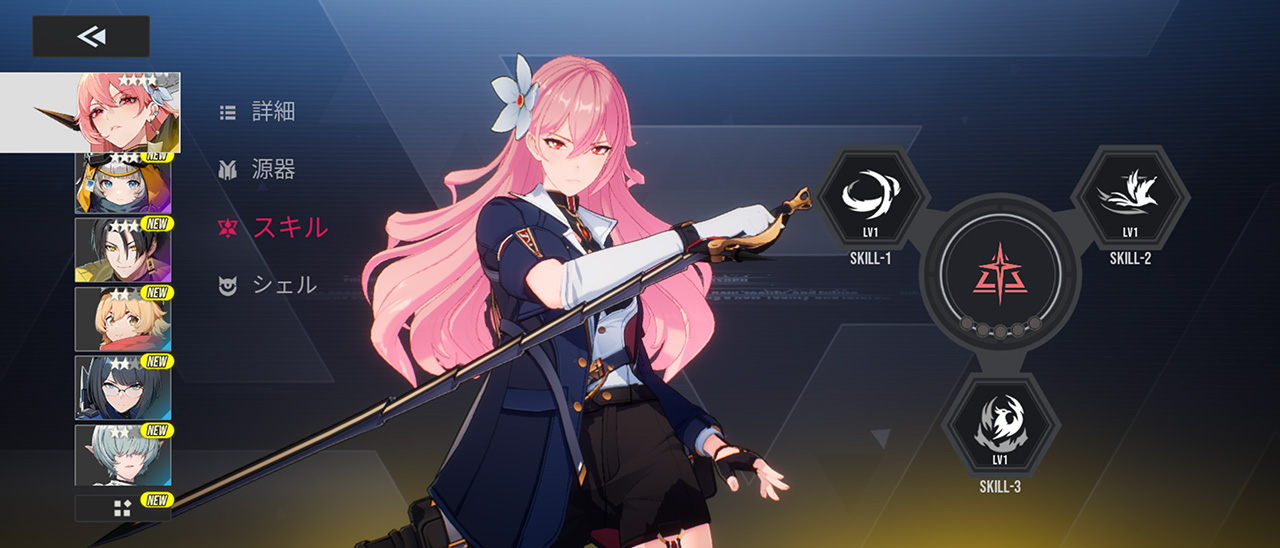
Task: Open the character grid view button
Action: pyautogui.click(x=122, y=508)
